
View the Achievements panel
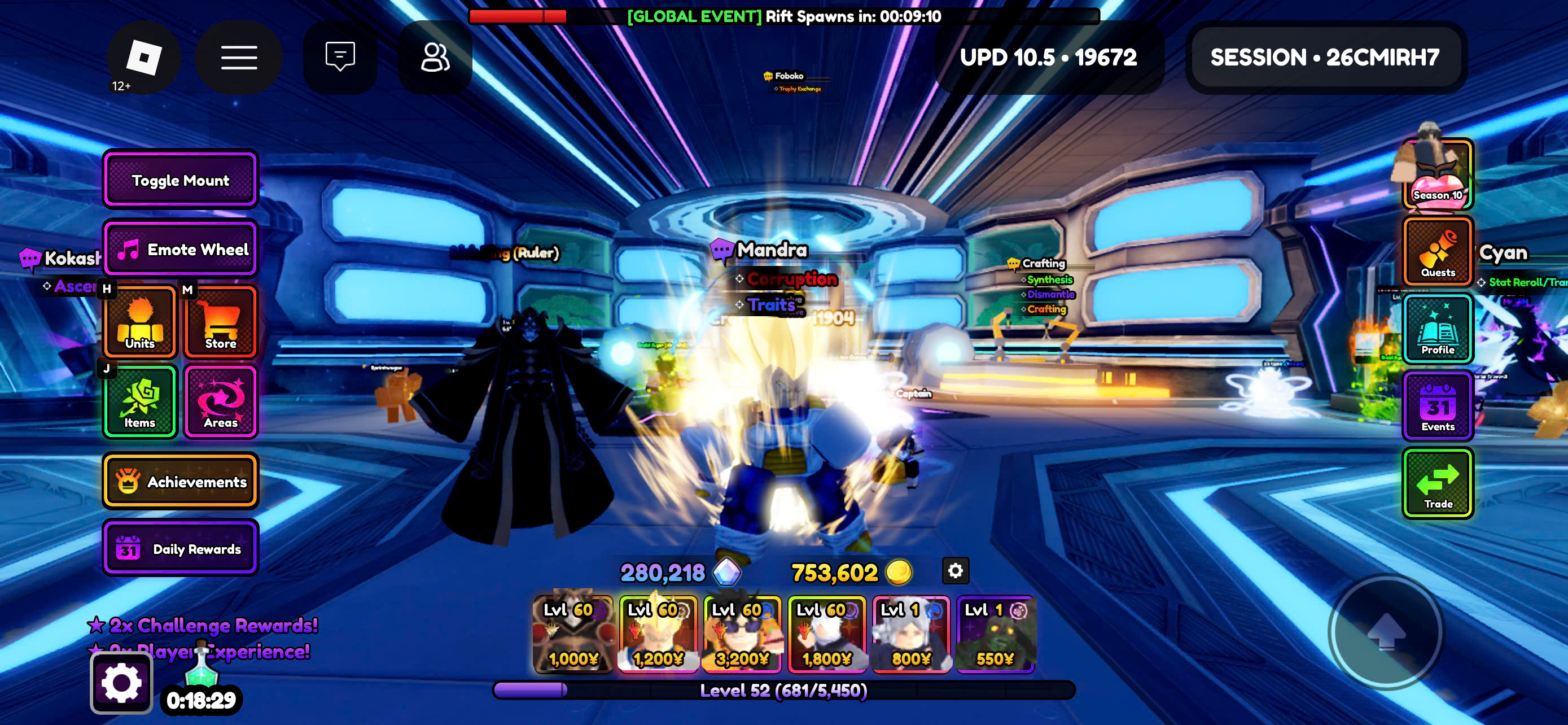click(x=180, y=481)
